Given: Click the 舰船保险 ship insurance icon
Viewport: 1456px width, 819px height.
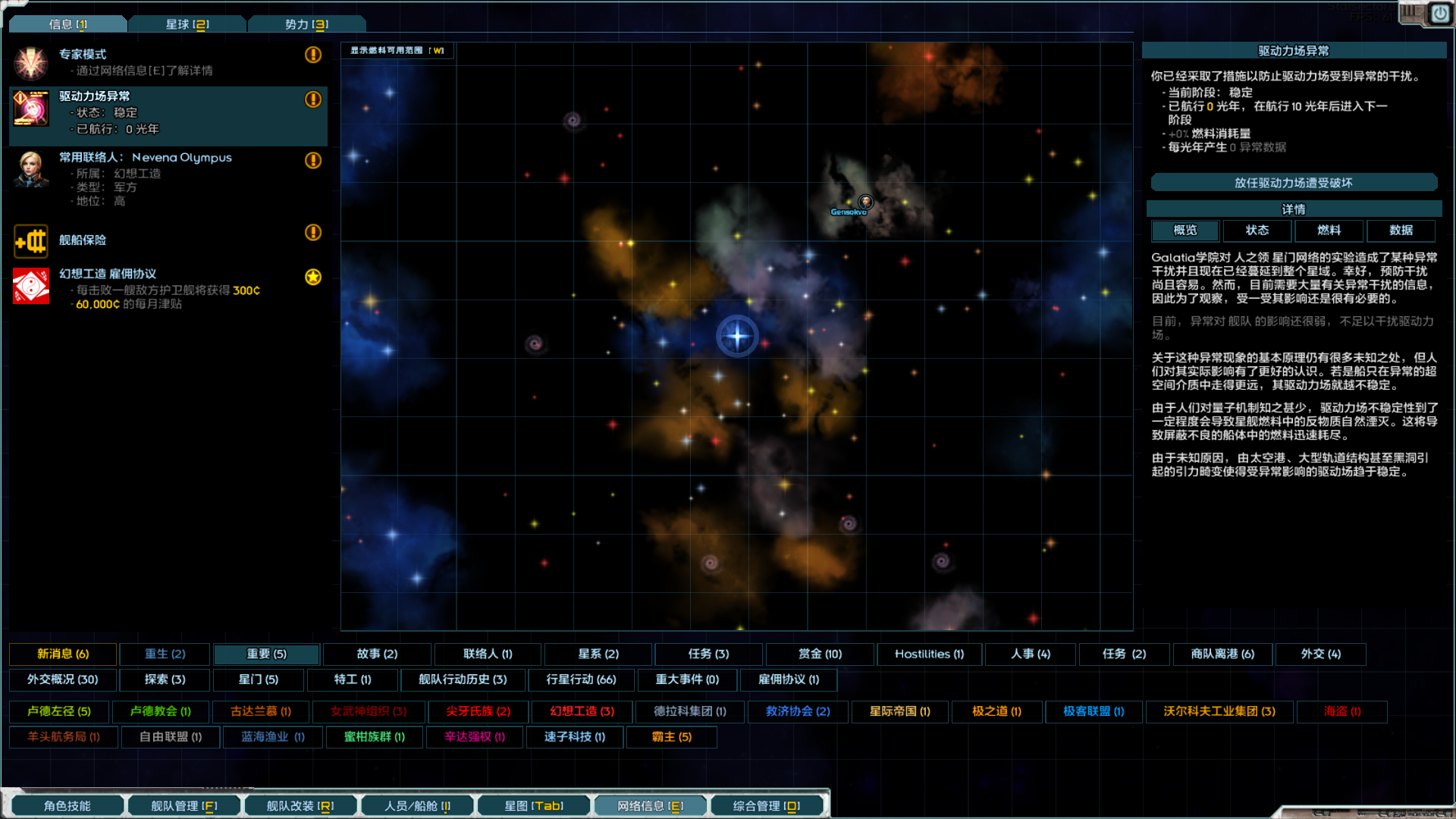Looking at the screenshot, I should point(30,241).
